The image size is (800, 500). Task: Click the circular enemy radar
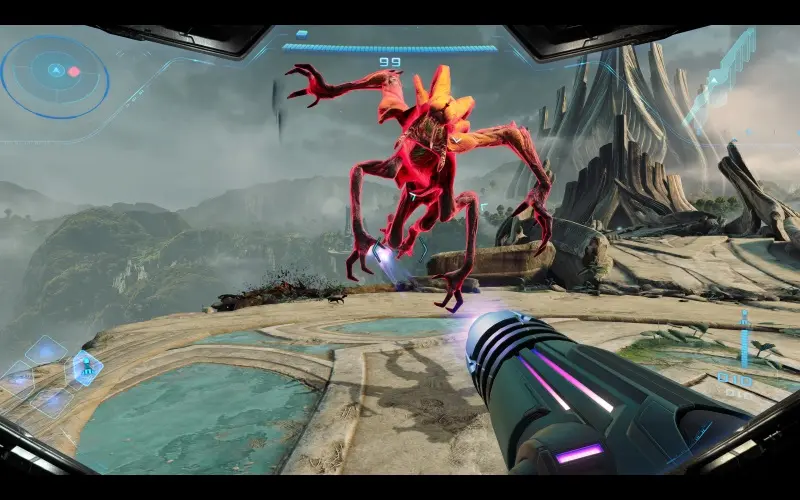[x=55, y=75]
